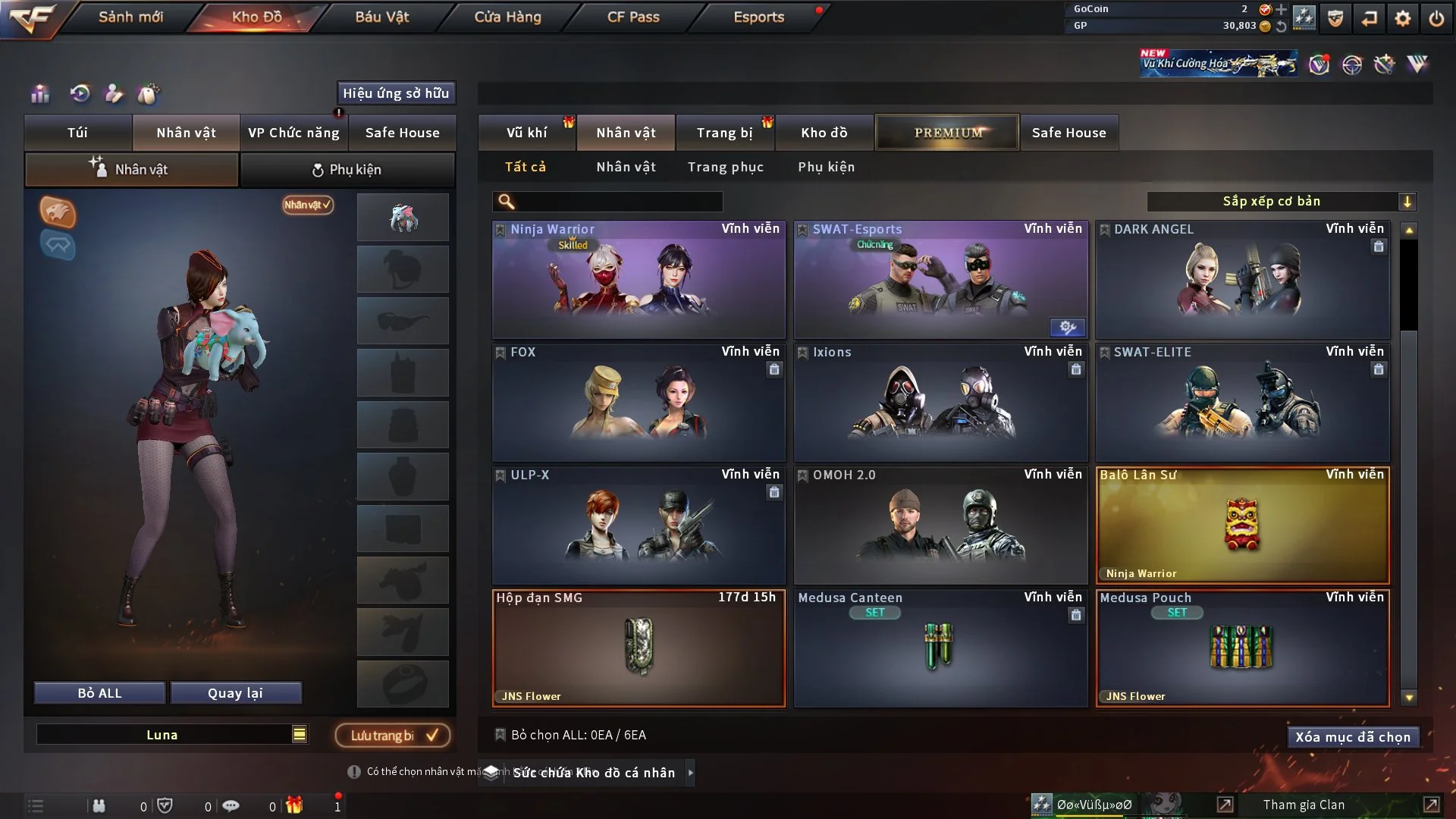This screenshot has width=1456, height=819.
Task: Click the power exit button
Action: 1436,18
